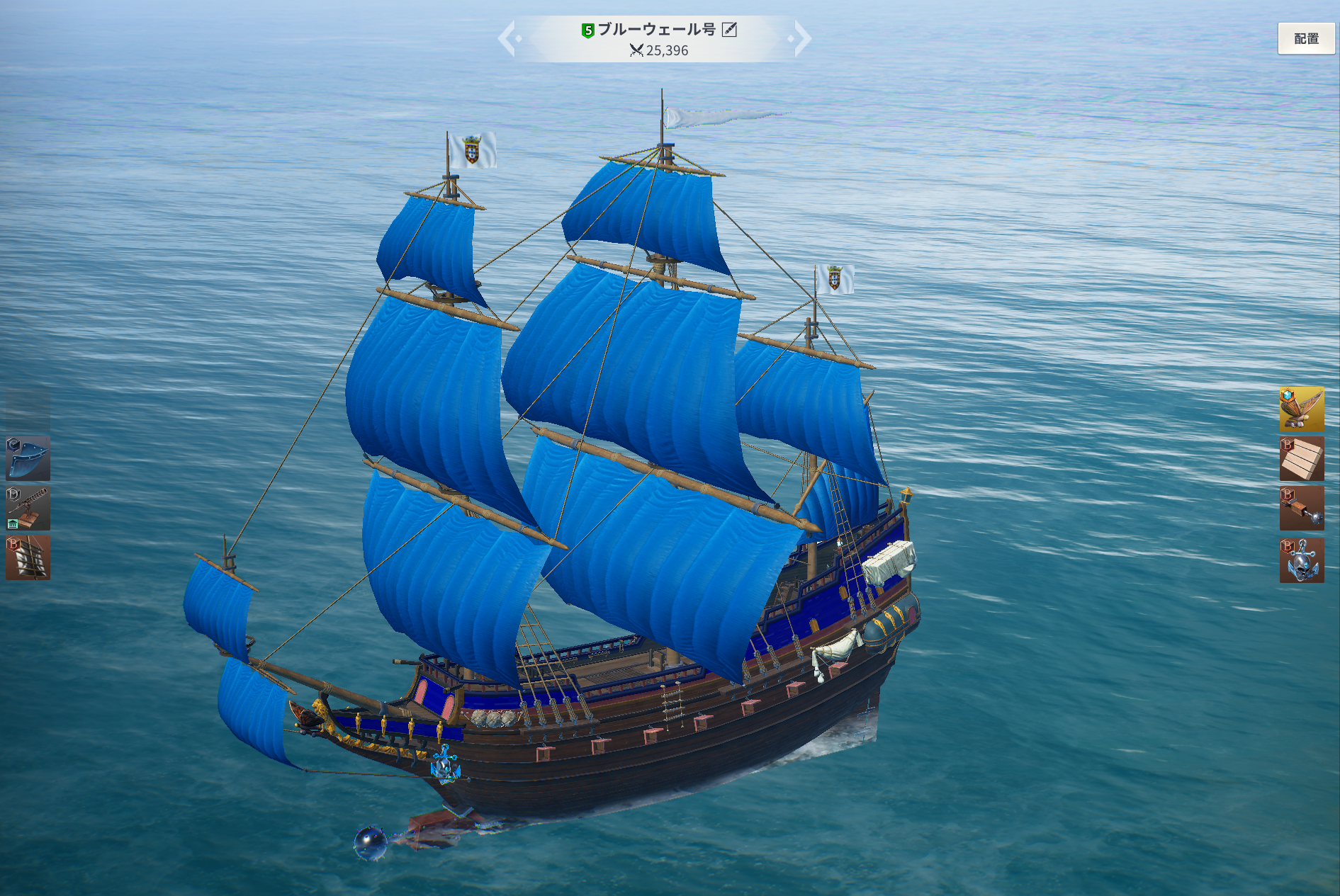Select the mounted gun equipment slot
This screenshot has width=1340, height=896.
[28, 508]
